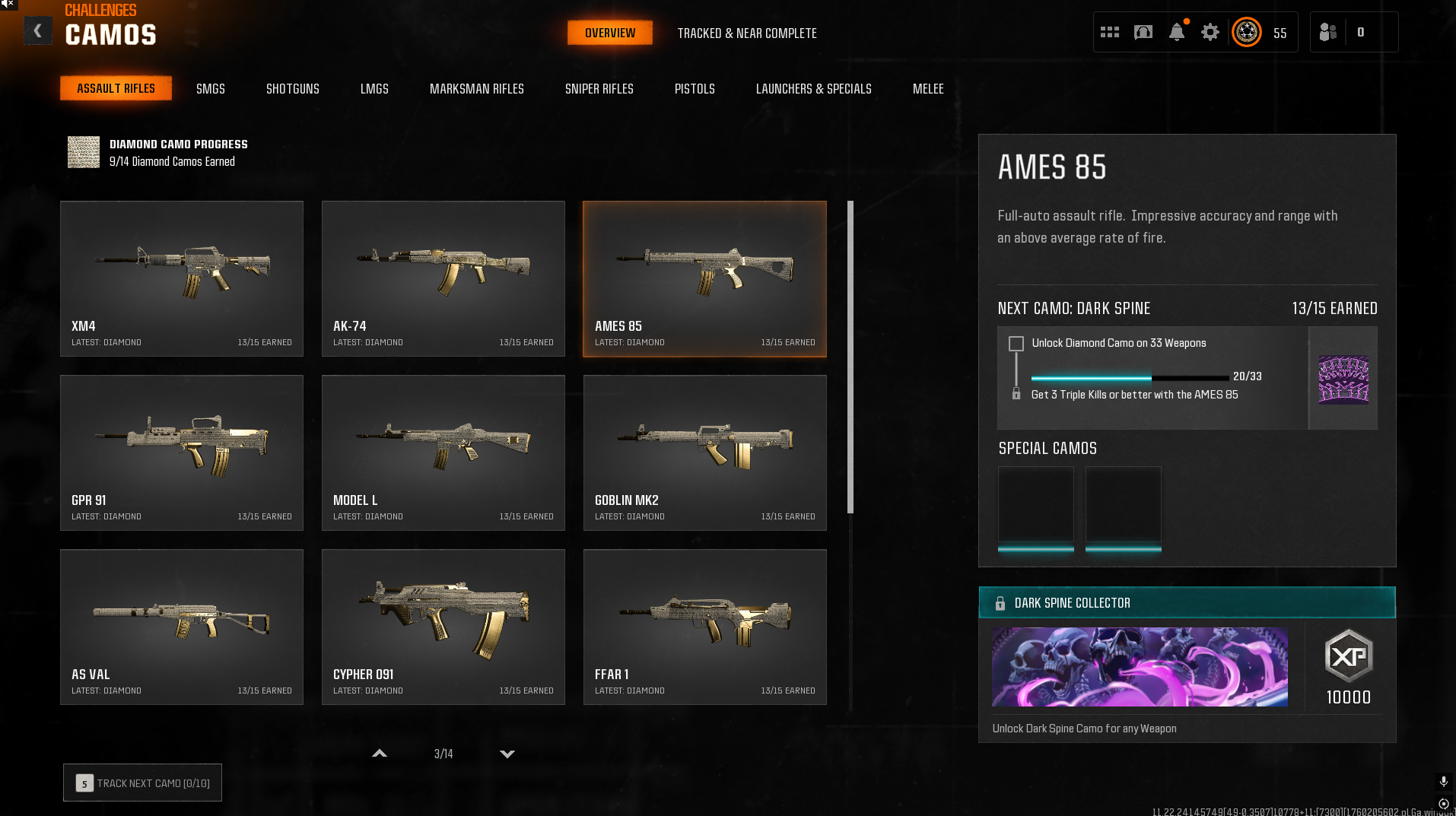Go back using the arrow button
This screenshot has width=1456, height=816.
click(37, 31)
